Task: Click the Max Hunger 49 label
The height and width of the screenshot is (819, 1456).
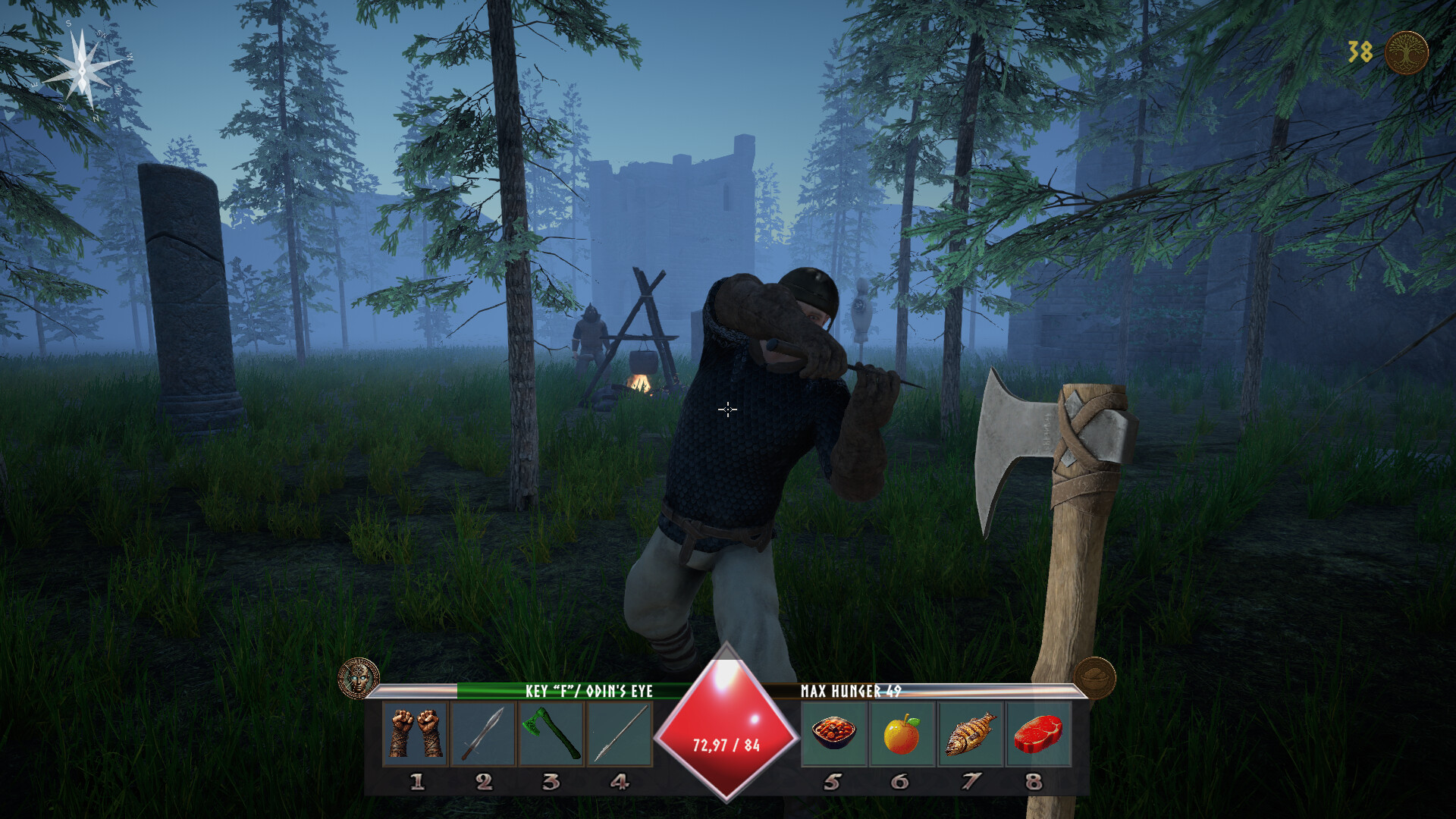Action: [849, 691]
